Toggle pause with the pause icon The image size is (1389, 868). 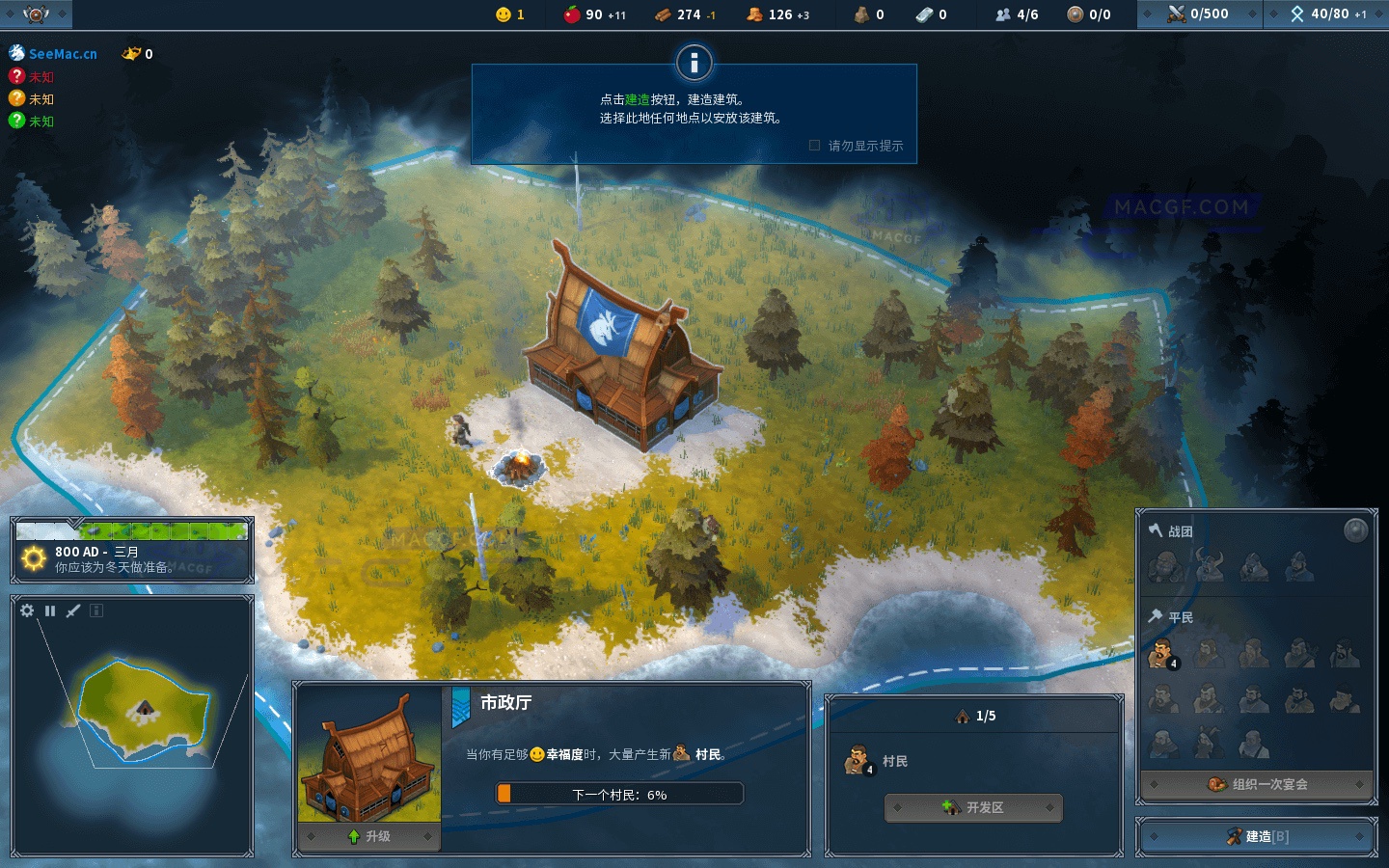click(x=49, y=610)
